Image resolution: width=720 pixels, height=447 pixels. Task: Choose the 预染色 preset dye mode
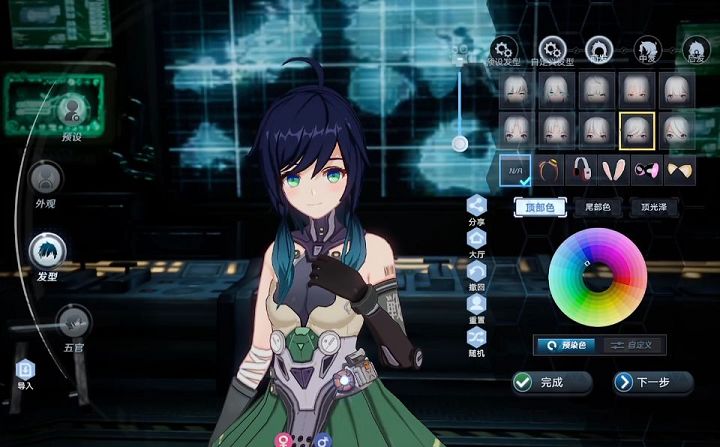tap(565, 345)
